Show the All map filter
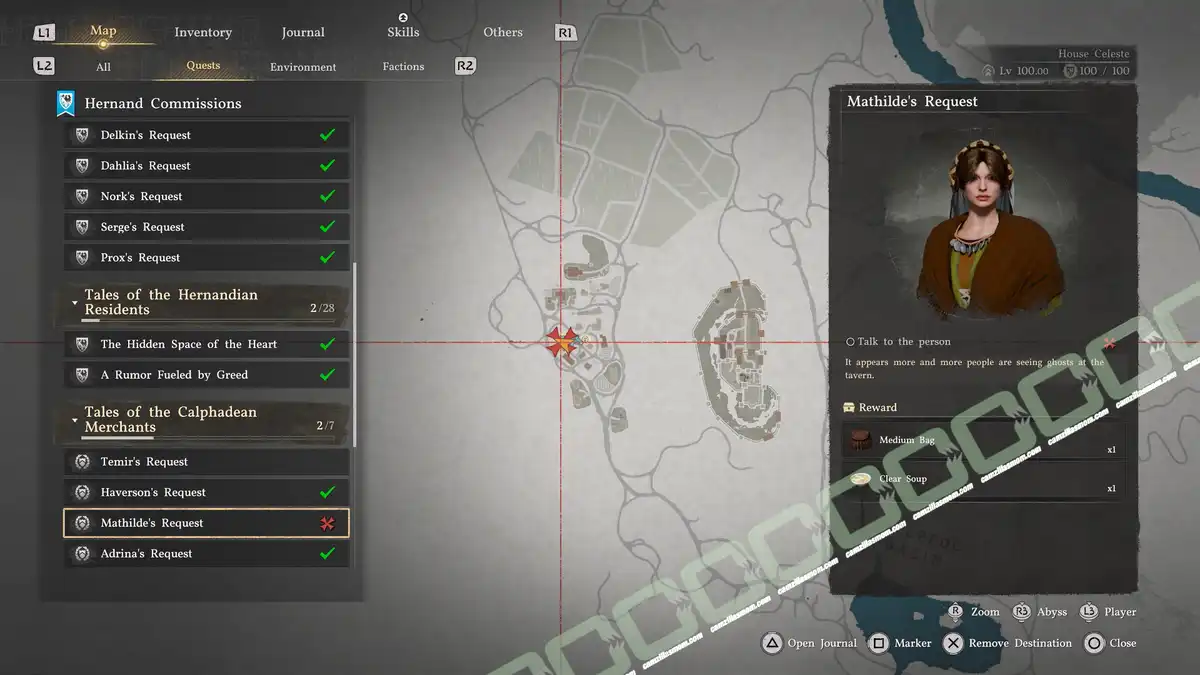 tap(103, 67)
